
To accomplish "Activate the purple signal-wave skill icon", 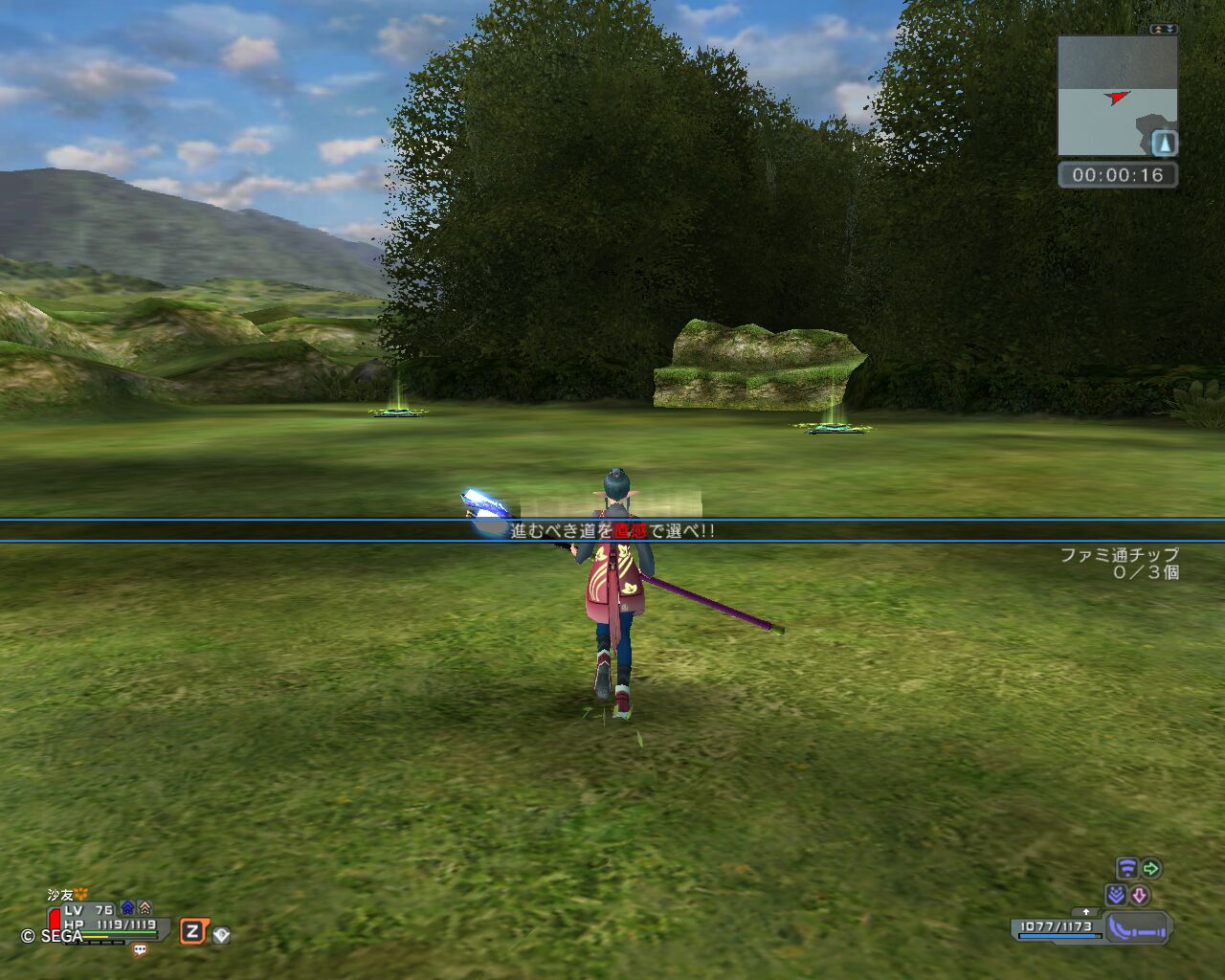I will [x=1127, y=869].
